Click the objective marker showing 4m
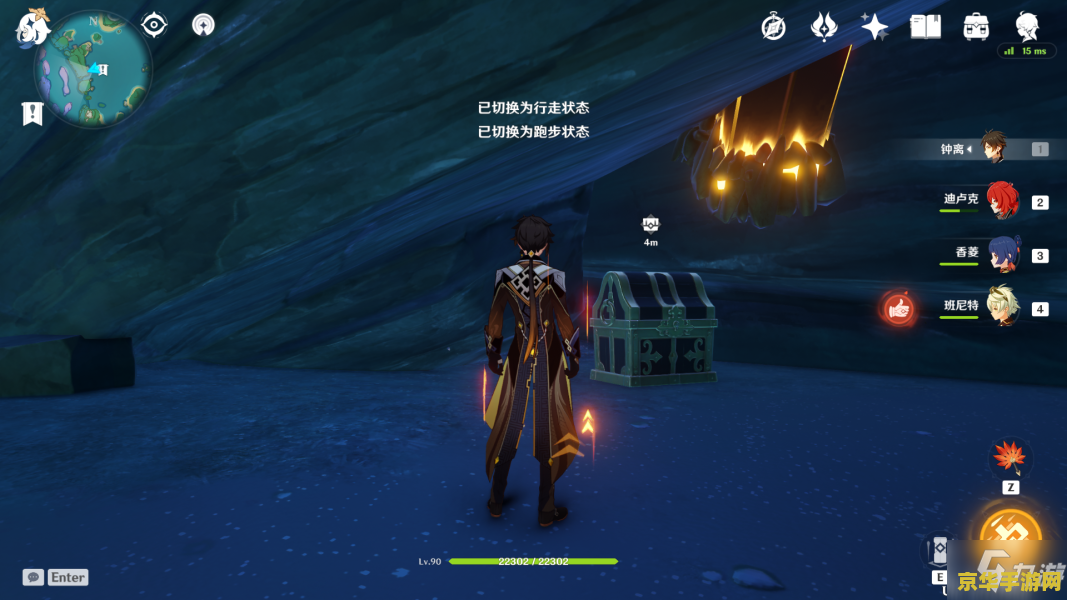The image size is (1067, 600). click(651, 224)
